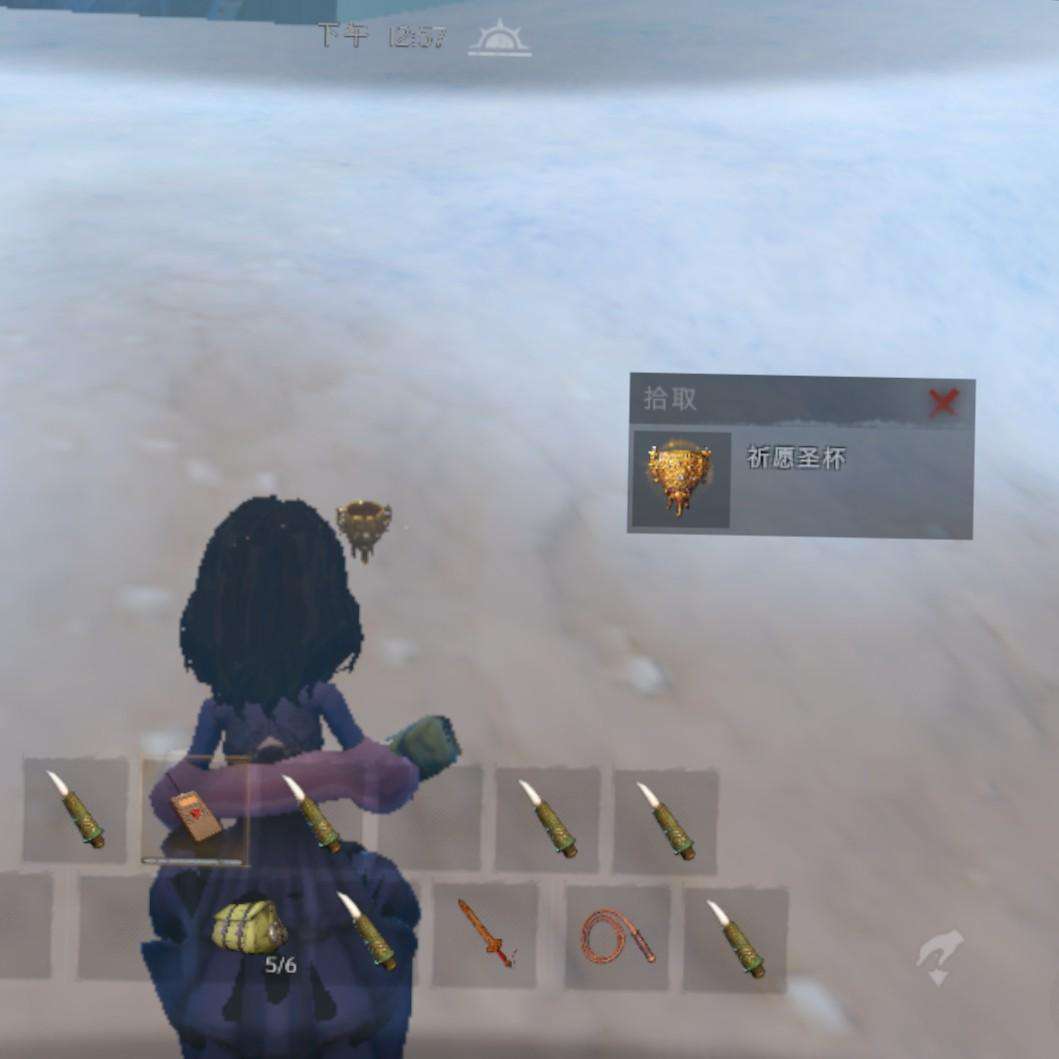Close the 拾取 pickup panel
The width and height of the screenshot is (1059, 1059).
[942, 402]
